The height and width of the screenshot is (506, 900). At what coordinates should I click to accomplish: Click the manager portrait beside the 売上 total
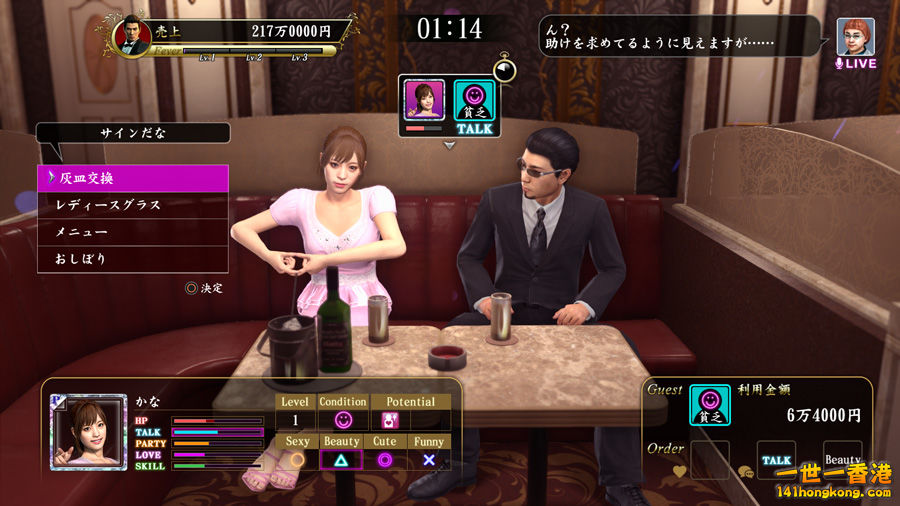130,37
